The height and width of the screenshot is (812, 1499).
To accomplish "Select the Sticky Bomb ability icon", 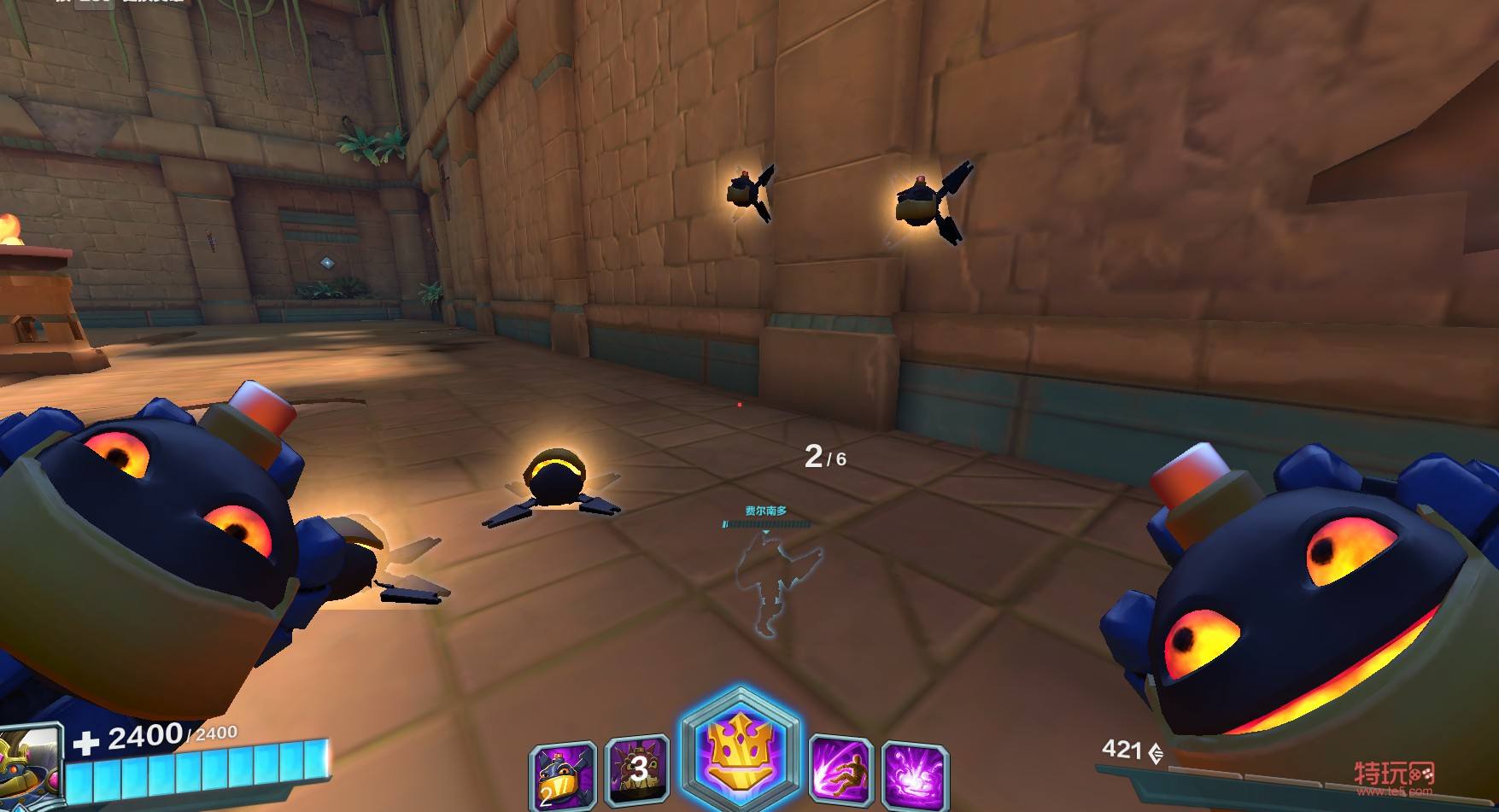I will (x=563, y=774).
